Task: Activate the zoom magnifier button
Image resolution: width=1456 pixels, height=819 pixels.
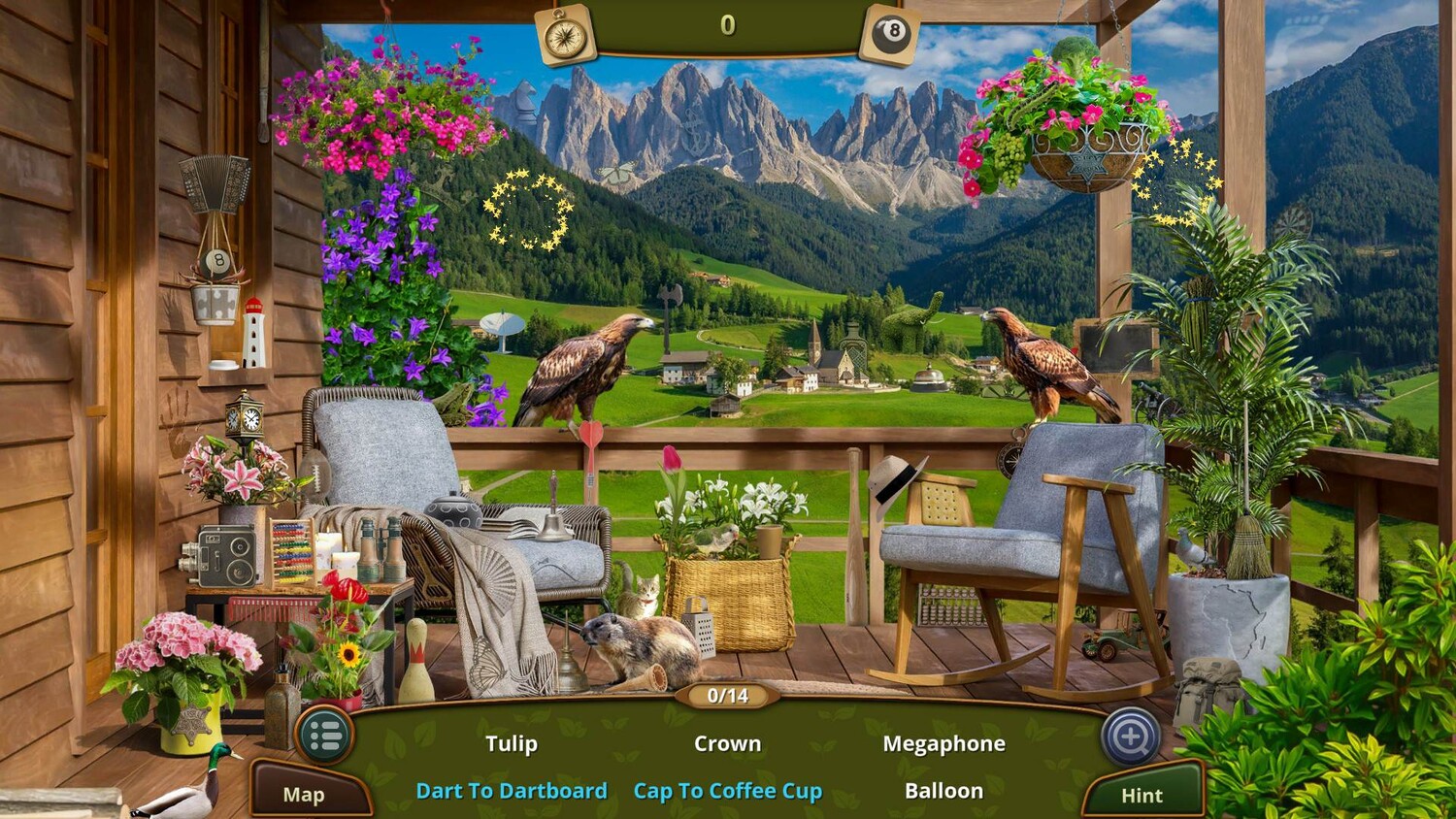Action: pyautogui.click(x=1131, y=737)
